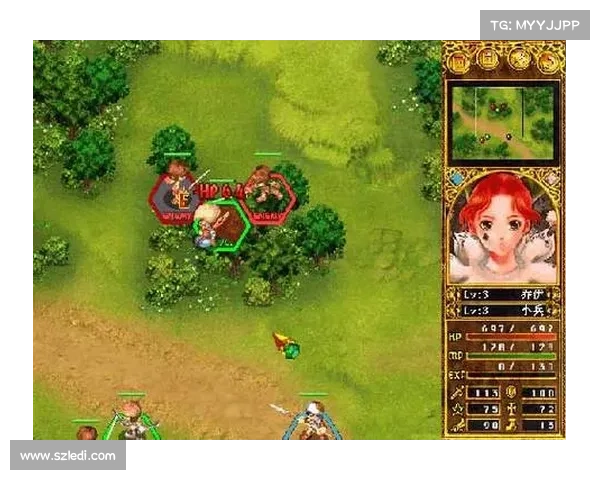Select the unit standing on the blue hexagon

tap(313, 422)
